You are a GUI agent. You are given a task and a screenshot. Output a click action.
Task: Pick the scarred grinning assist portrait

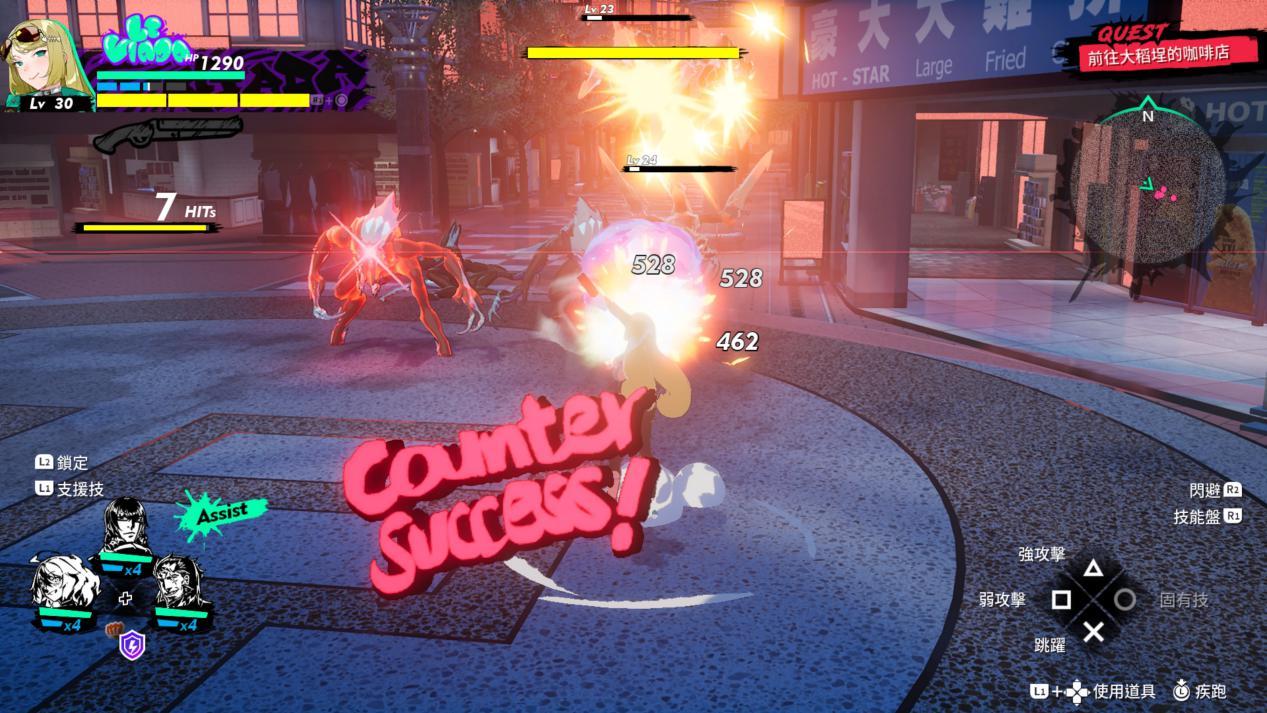coord(180,582)
